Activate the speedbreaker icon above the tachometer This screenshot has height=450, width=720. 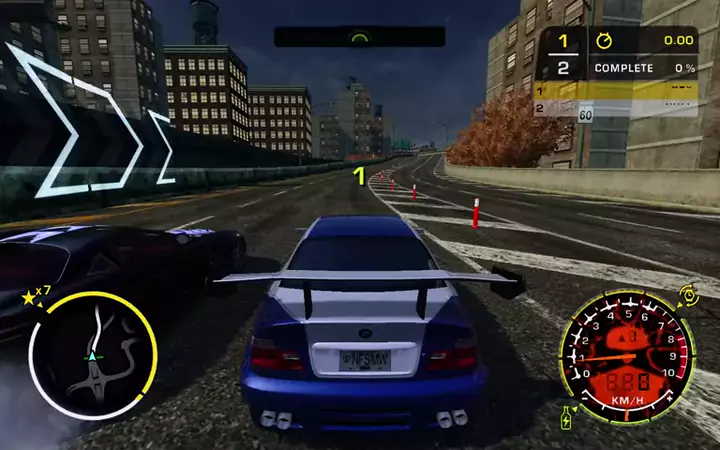(688, 293)
